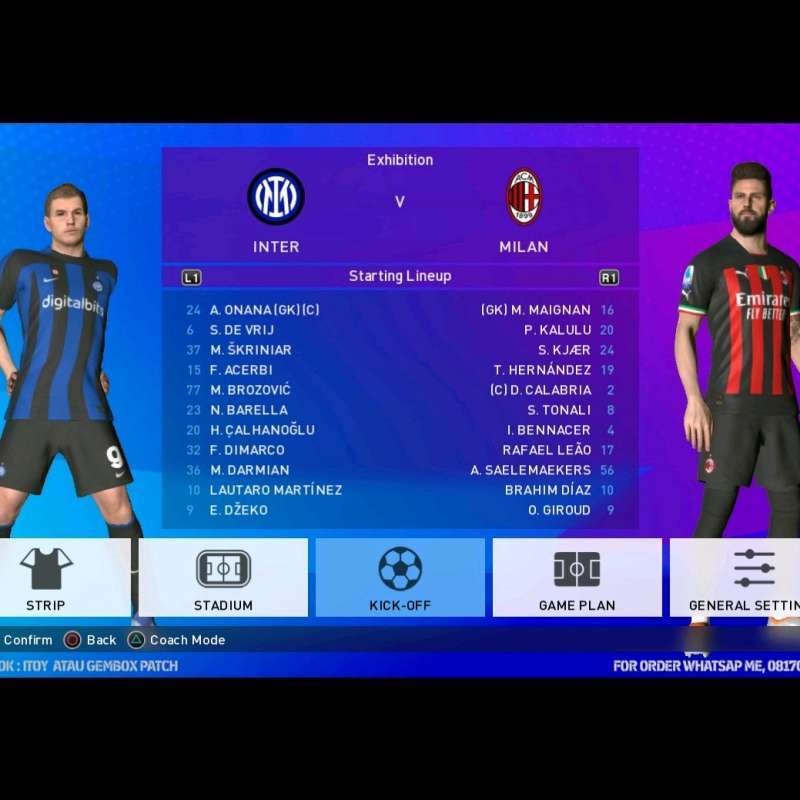The height and width of the screenshot is (800, 800).
Task: Choose M. Maignan goalkeeper row
Action: (536, 310)
